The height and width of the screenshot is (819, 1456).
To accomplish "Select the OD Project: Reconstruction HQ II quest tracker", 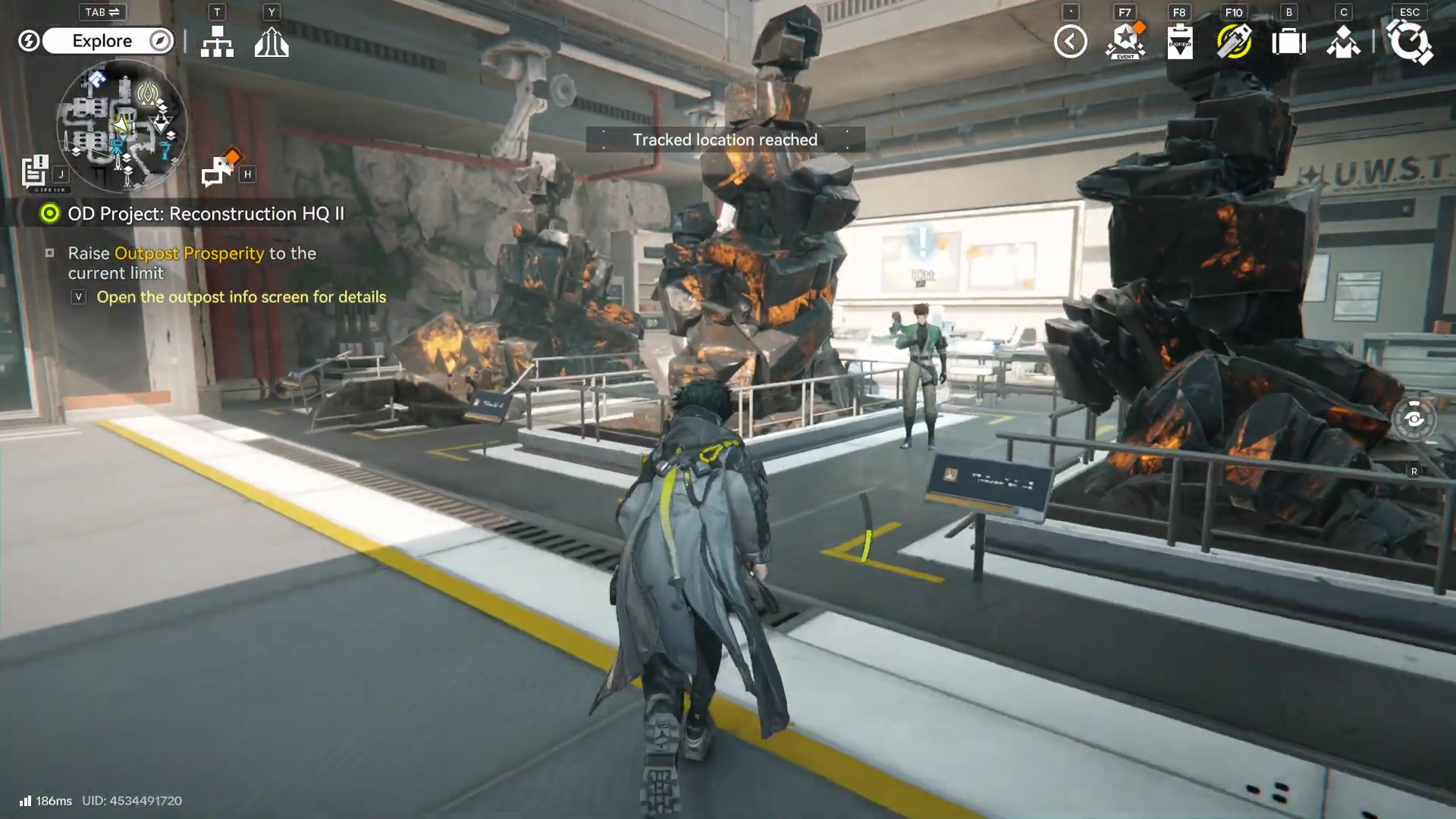I will pos(206,214).
